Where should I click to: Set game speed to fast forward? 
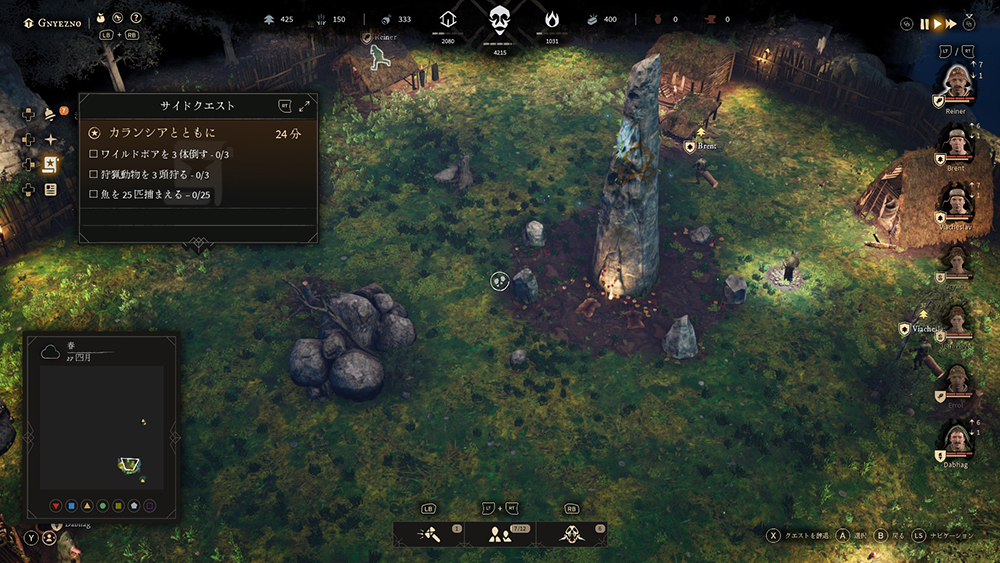click(x=950, y=23)
